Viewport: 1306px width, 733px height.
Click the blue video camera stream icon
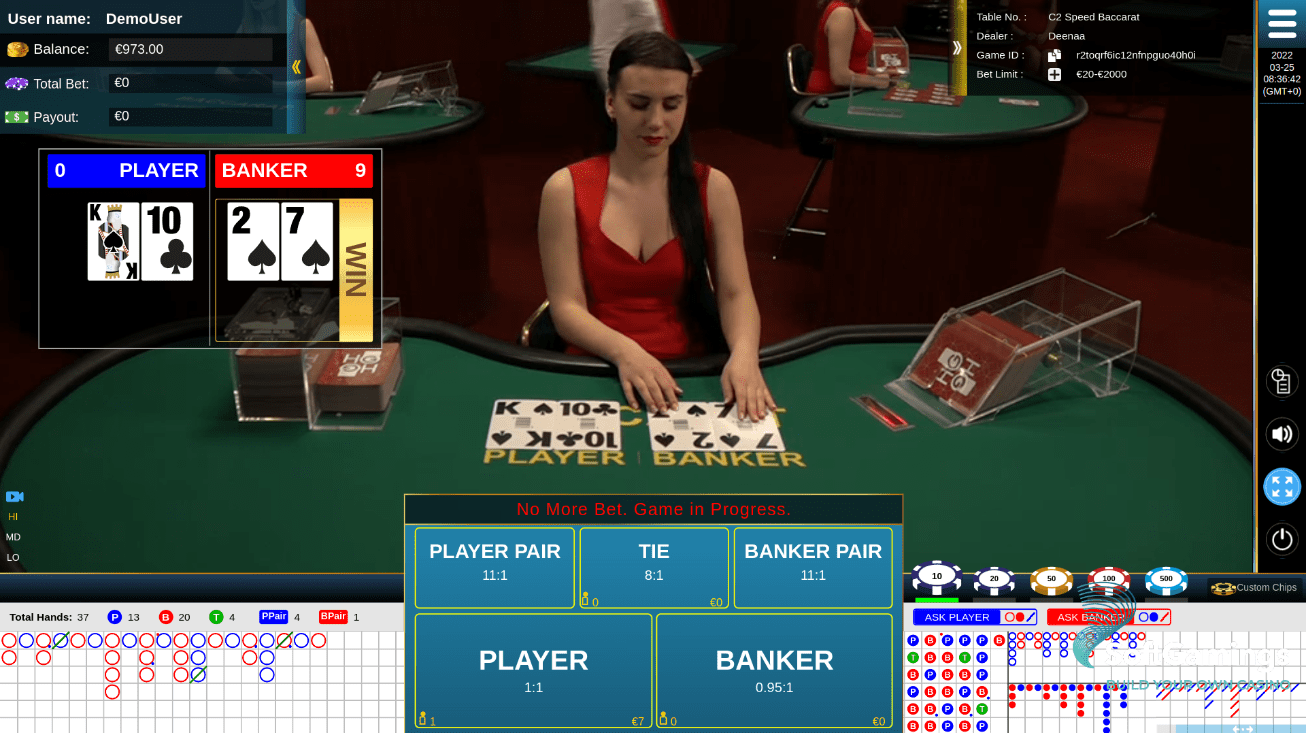[13, 497]
